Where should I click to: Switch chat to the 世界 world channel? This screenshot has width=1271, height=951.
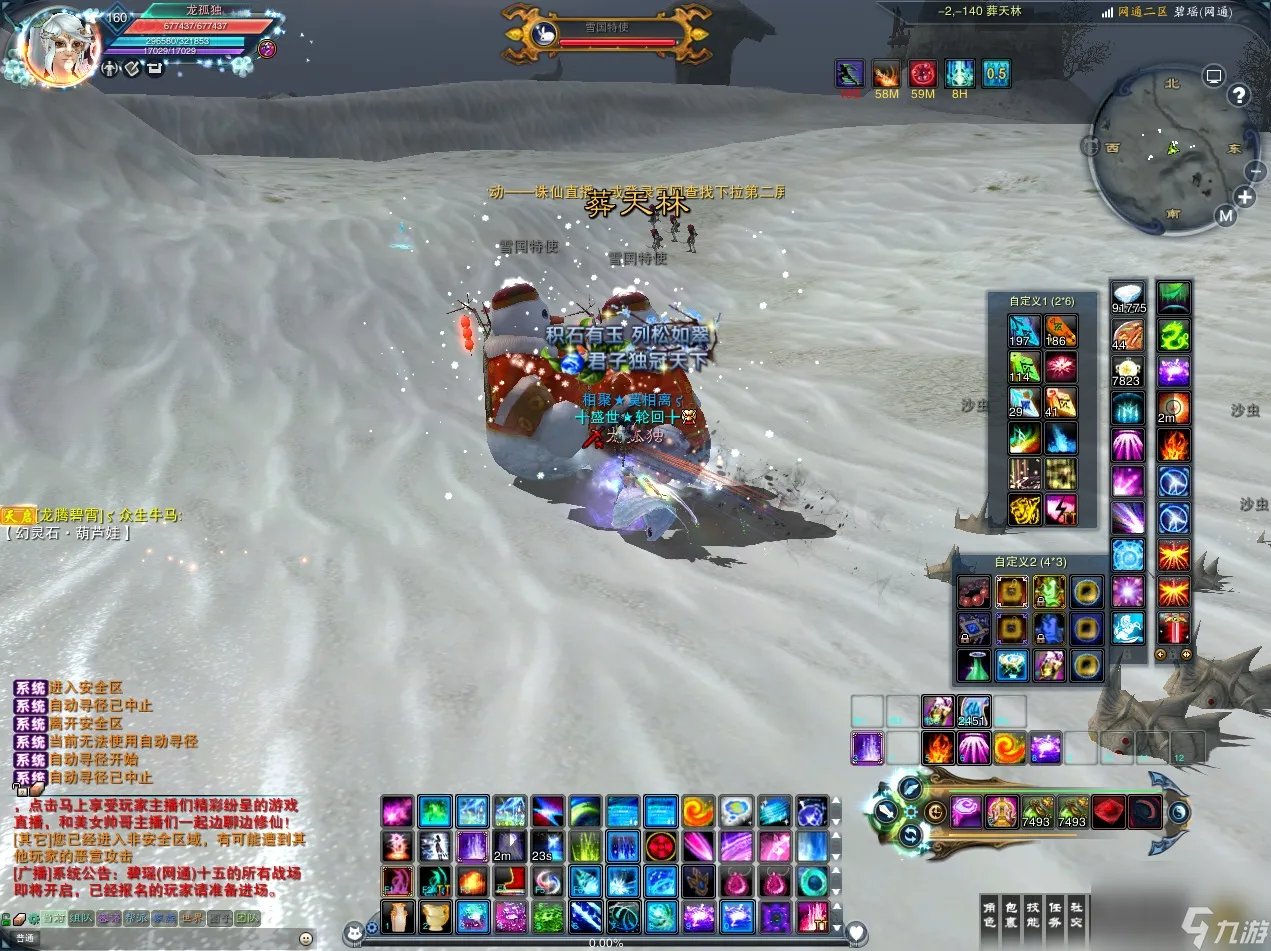point(192,918)
